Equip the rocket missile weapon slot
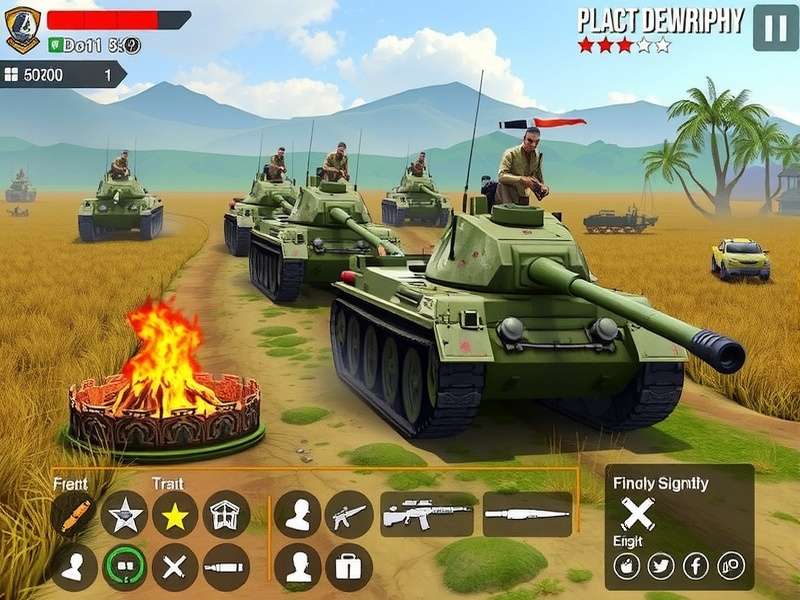Image resolution: width=800 pixels, height=600 pixels. tap(527, 514)
